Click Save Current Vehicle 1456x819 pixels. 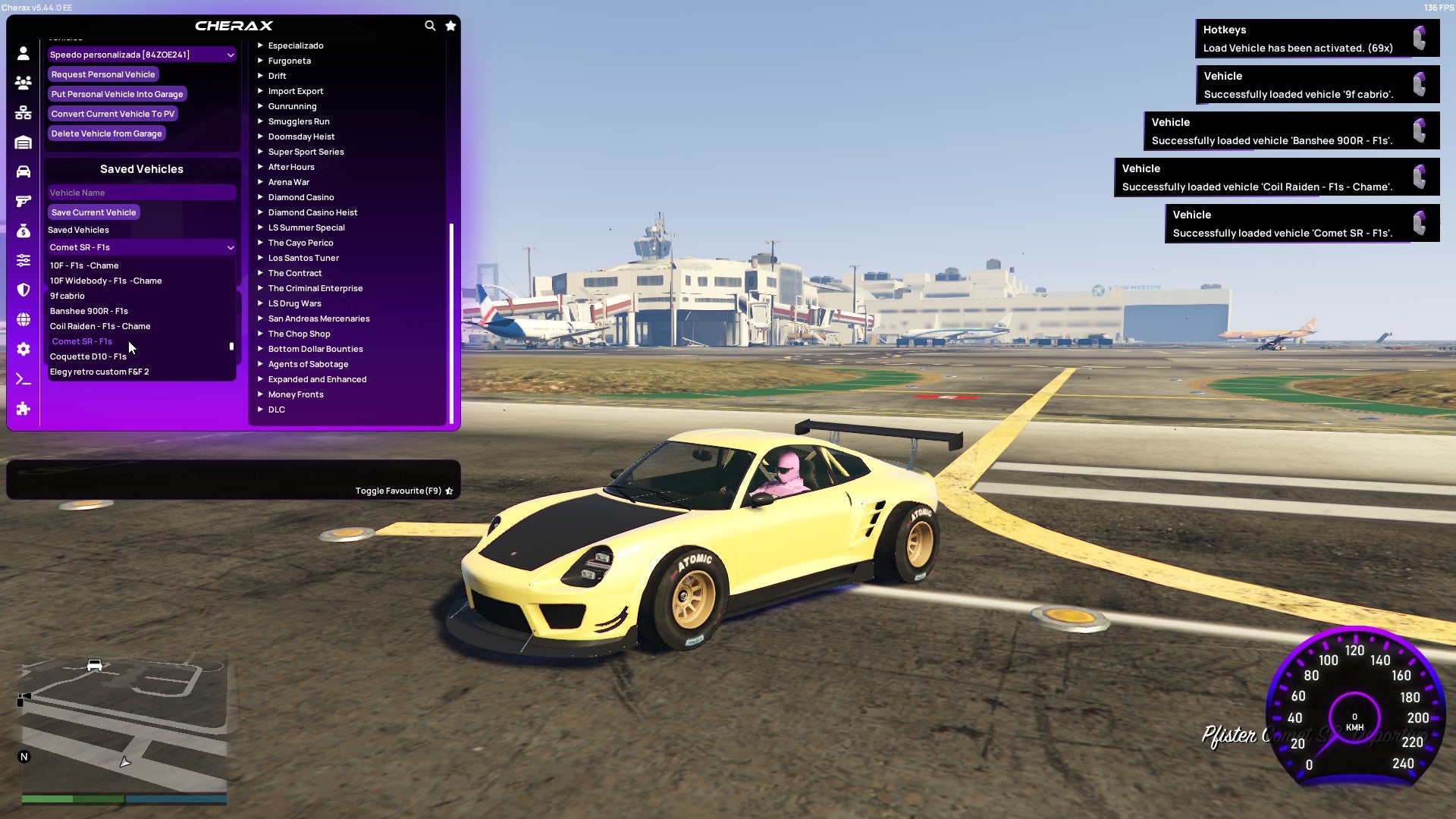[93, 212]
